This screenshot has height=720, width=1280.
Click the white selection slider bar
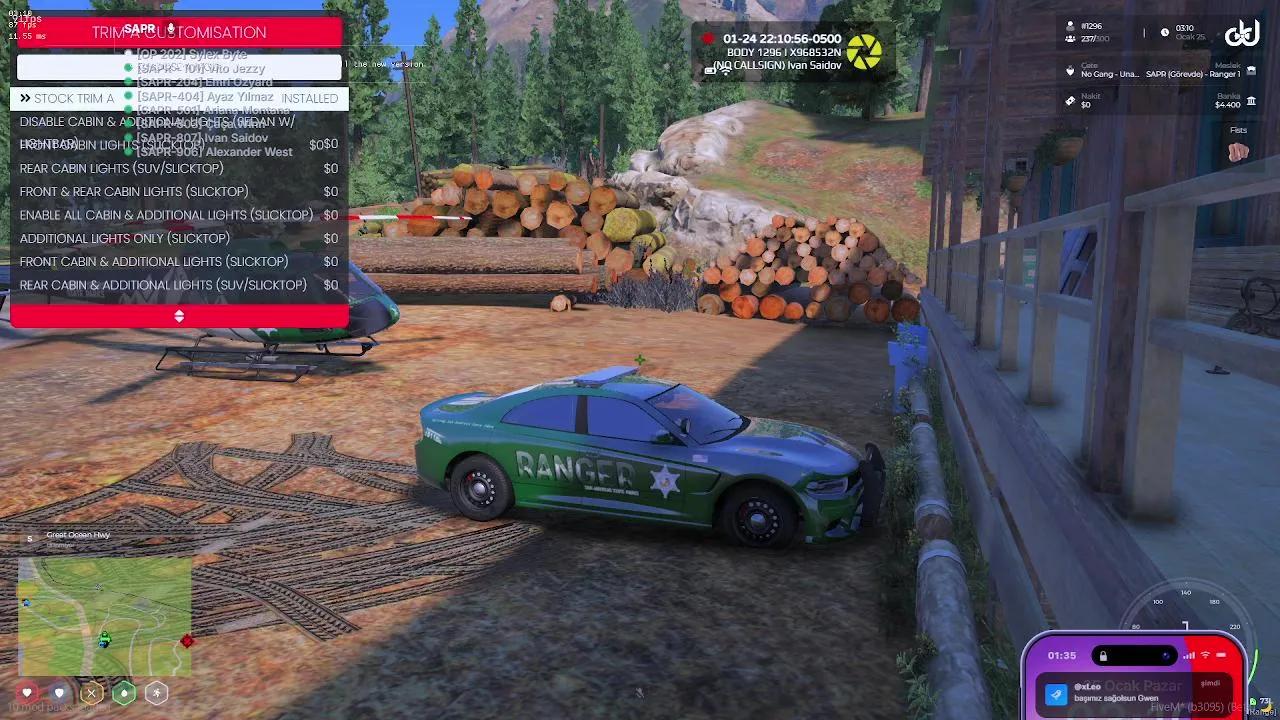pos(179,66)
